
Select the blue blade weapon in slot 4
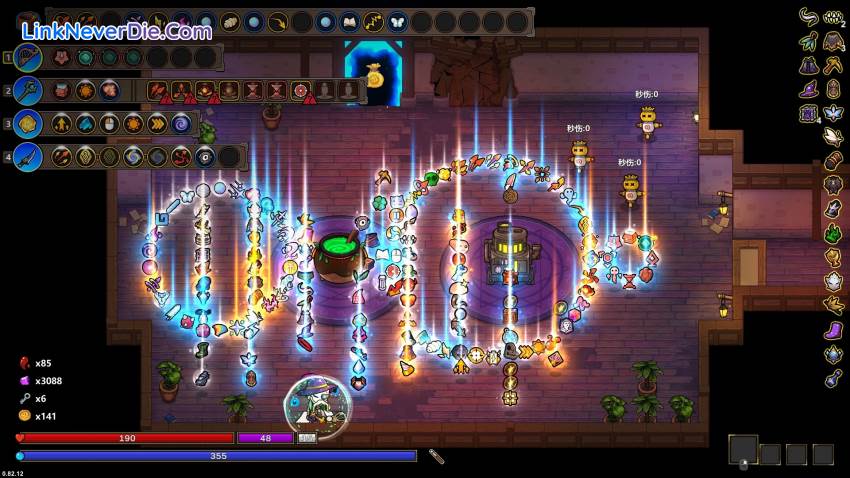pos(28,157)
